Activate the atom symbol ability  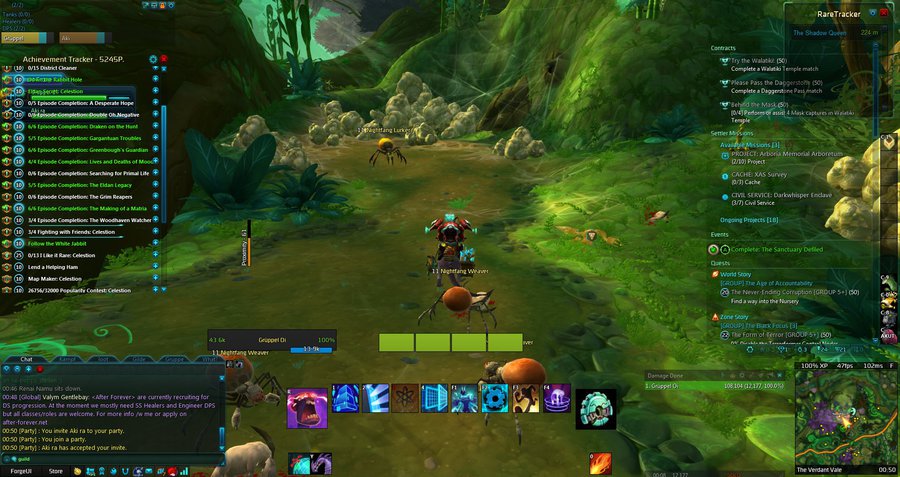(x=405, y=398)
